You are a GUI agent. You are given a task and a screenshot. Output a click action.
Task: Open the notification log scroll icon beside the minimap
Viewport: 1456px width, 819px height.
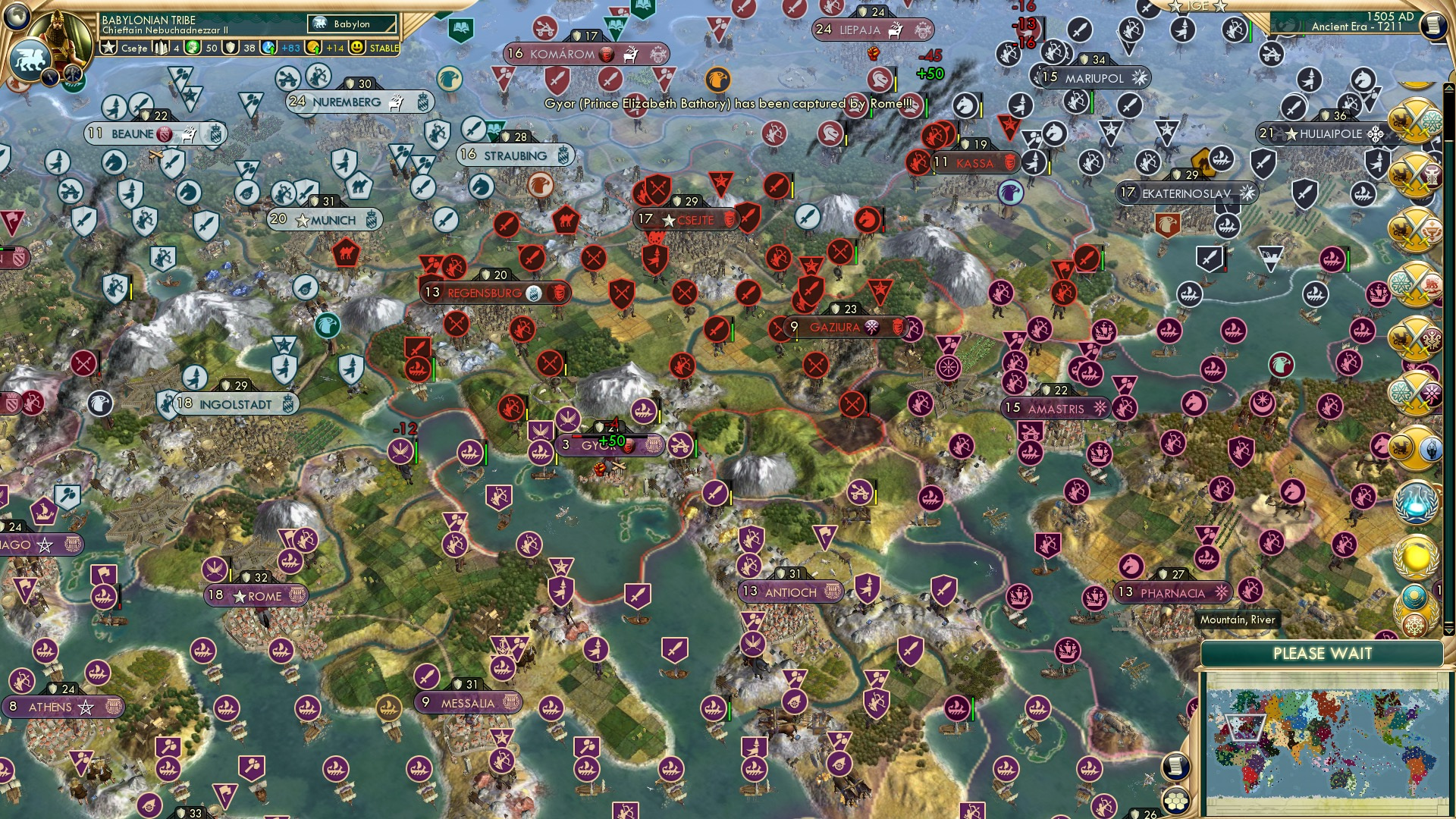[1178, 767]
